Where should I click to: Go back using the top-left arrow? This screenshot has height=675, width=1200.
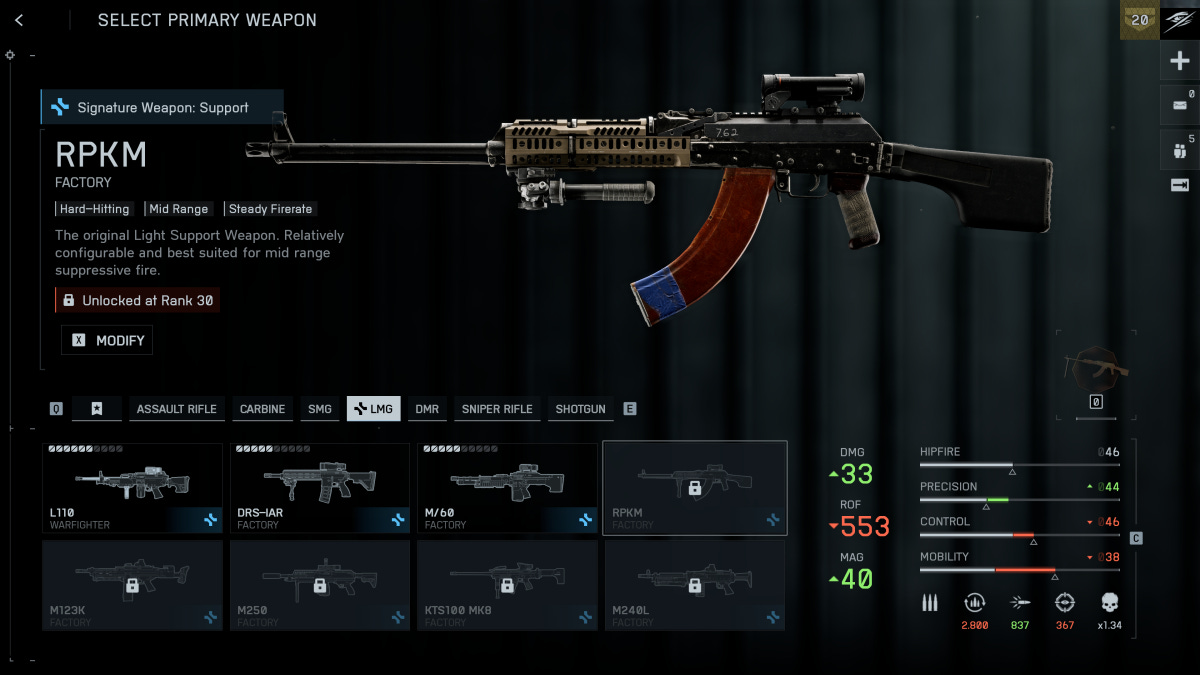[x=19, y=20]
